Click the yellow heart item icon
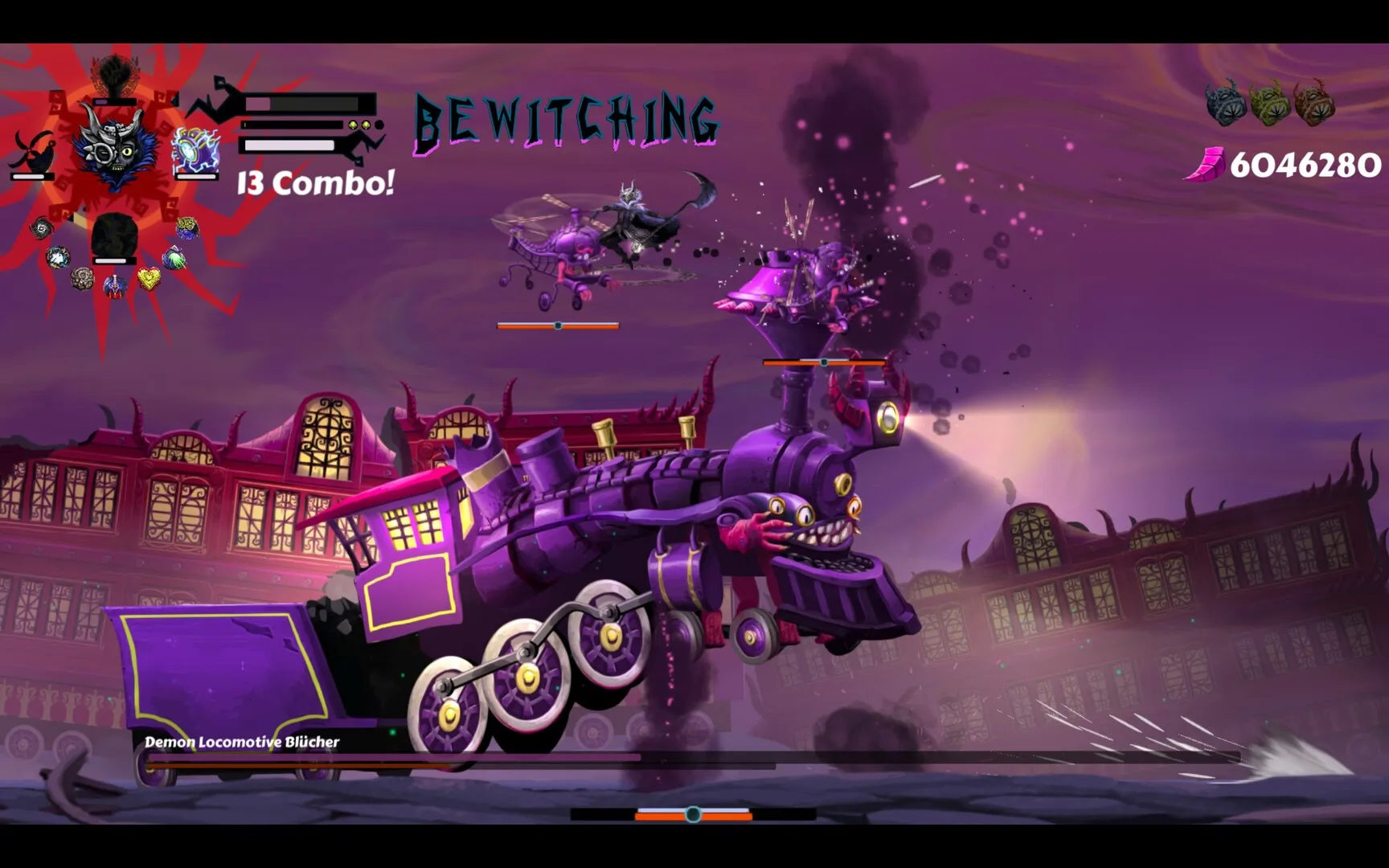The width and height of the screenshot is (1389, 868). point(148,276)
